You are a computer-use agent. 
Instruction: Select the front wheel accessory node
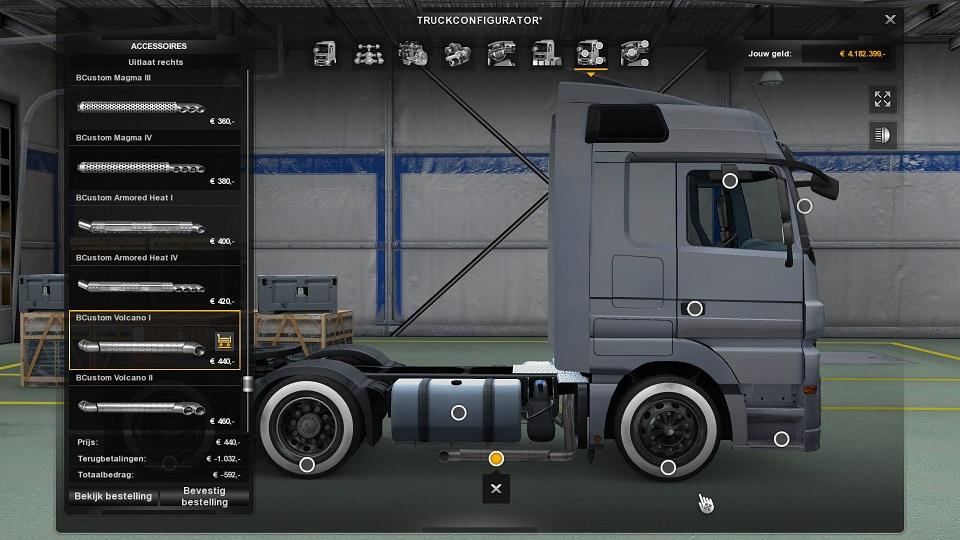pyautogui.click(x=668, y=467)
